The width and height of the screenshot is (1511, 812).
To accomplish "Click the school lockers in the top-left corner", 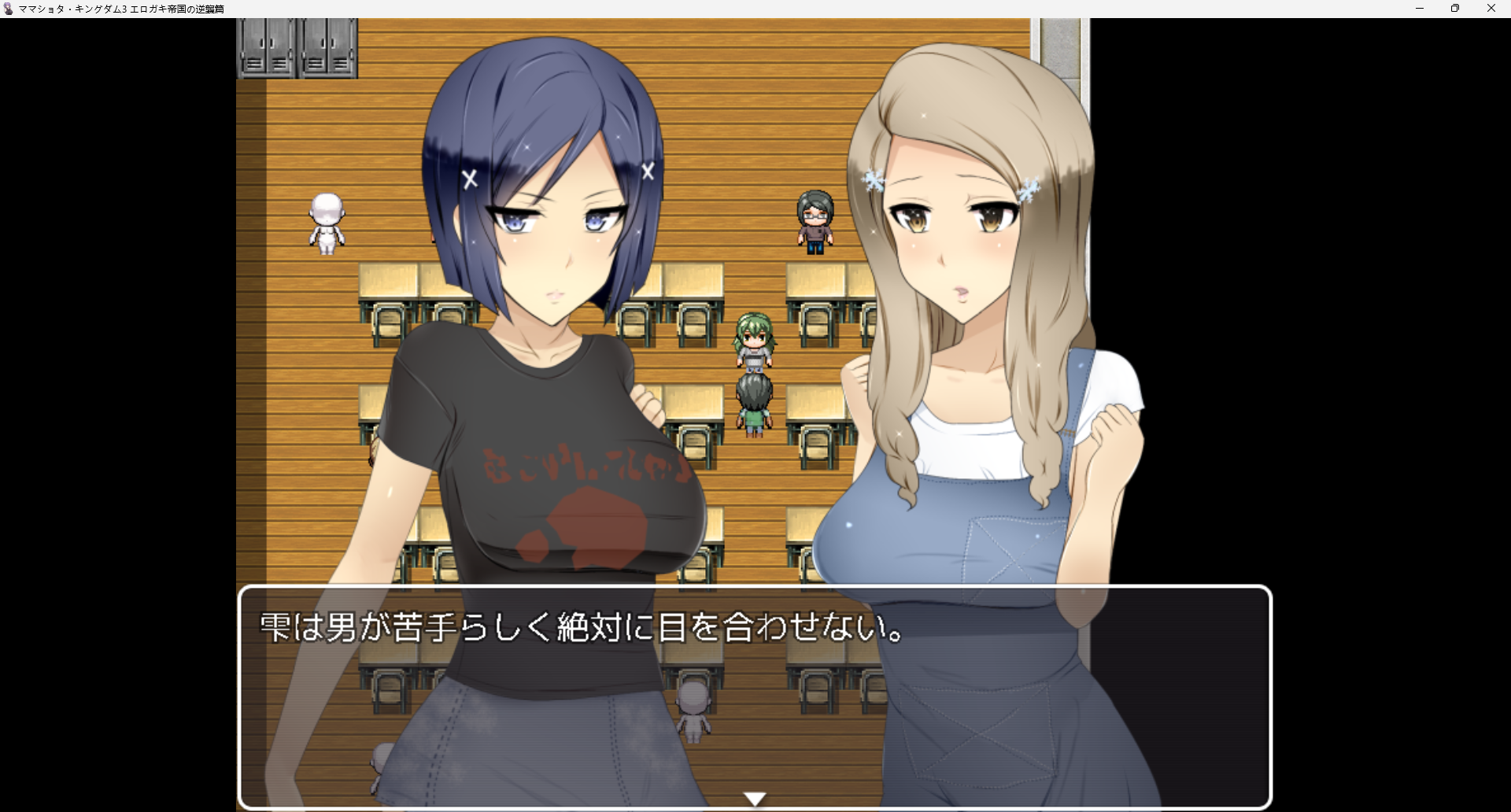I will click(295, 47).
